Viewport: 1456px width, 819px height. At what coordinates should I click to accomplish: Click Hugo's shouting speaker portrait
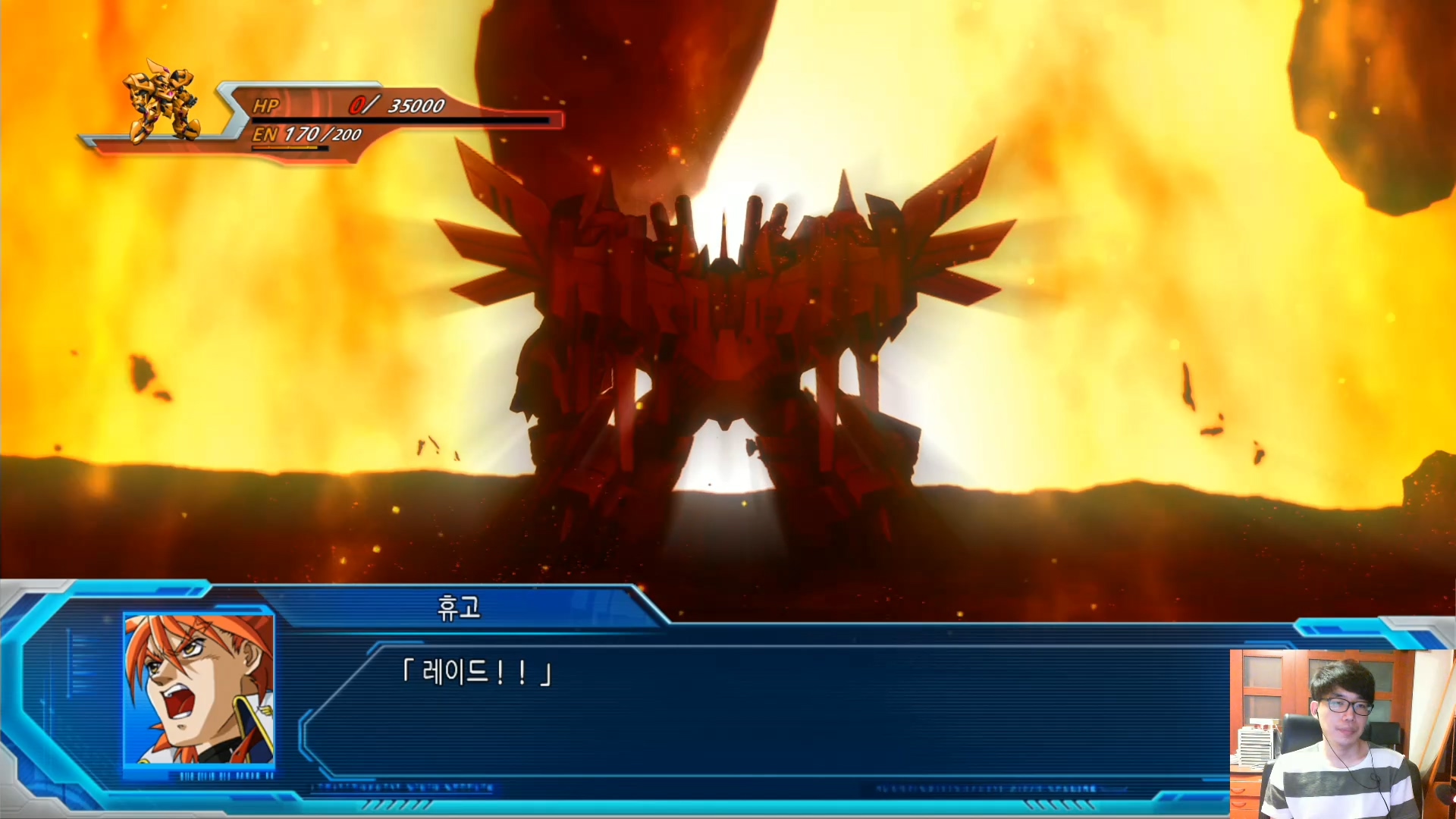tap(199, 689)
